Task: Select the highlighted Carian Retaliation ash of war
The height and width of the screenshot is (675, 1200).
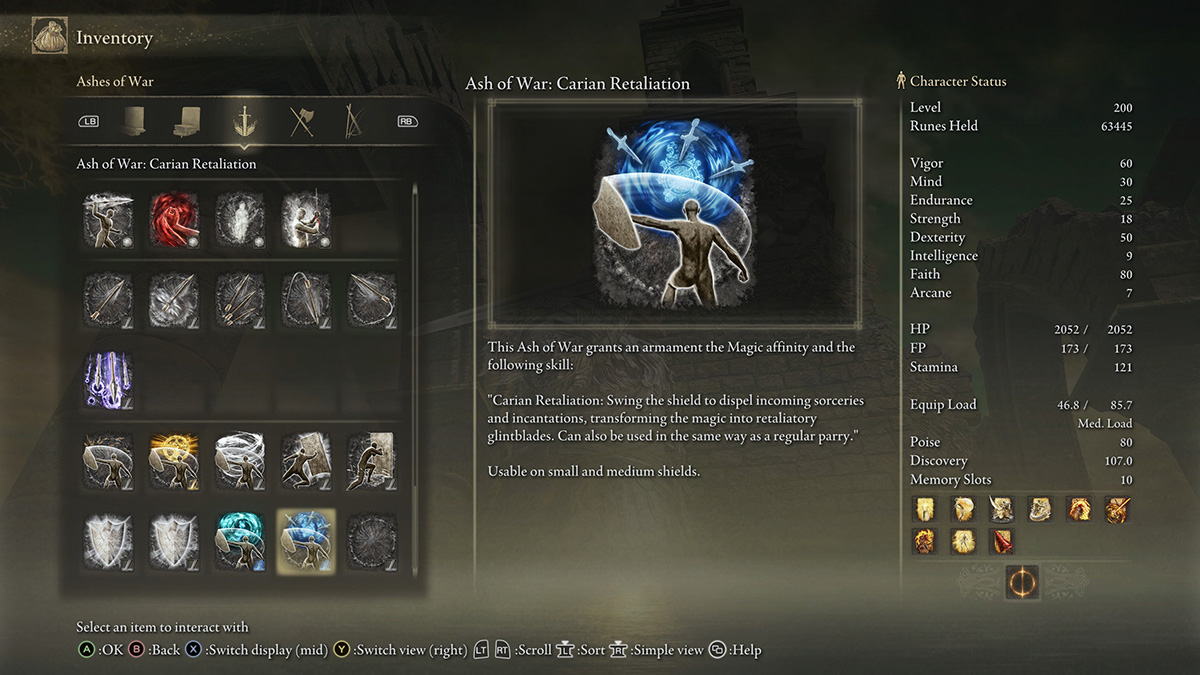Action: (306, 541)
